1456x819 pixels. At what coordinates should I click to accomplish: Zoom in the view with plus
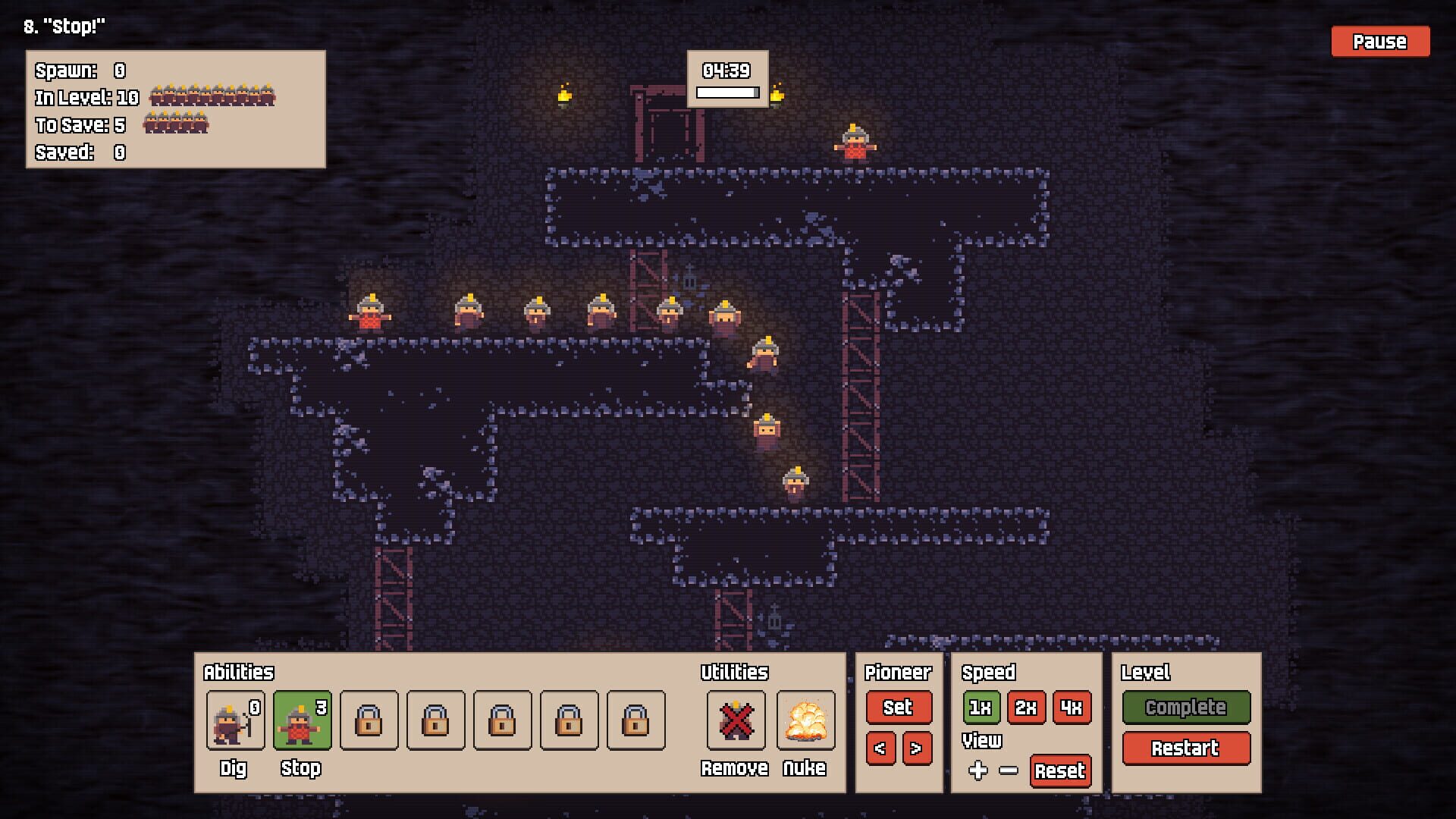pos(978,770)
